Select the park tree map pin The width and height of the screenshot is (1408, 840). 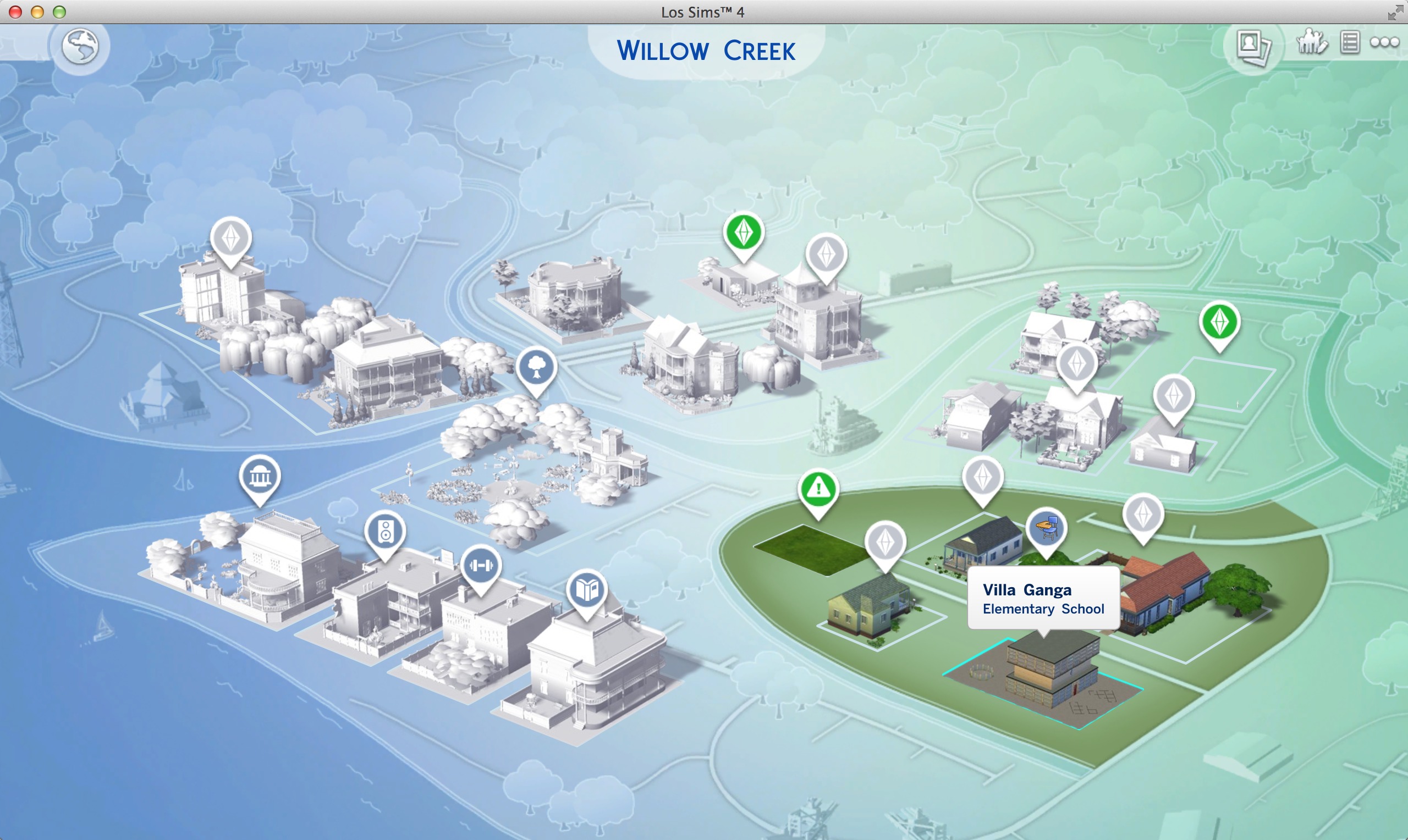[x=536, y=368]
